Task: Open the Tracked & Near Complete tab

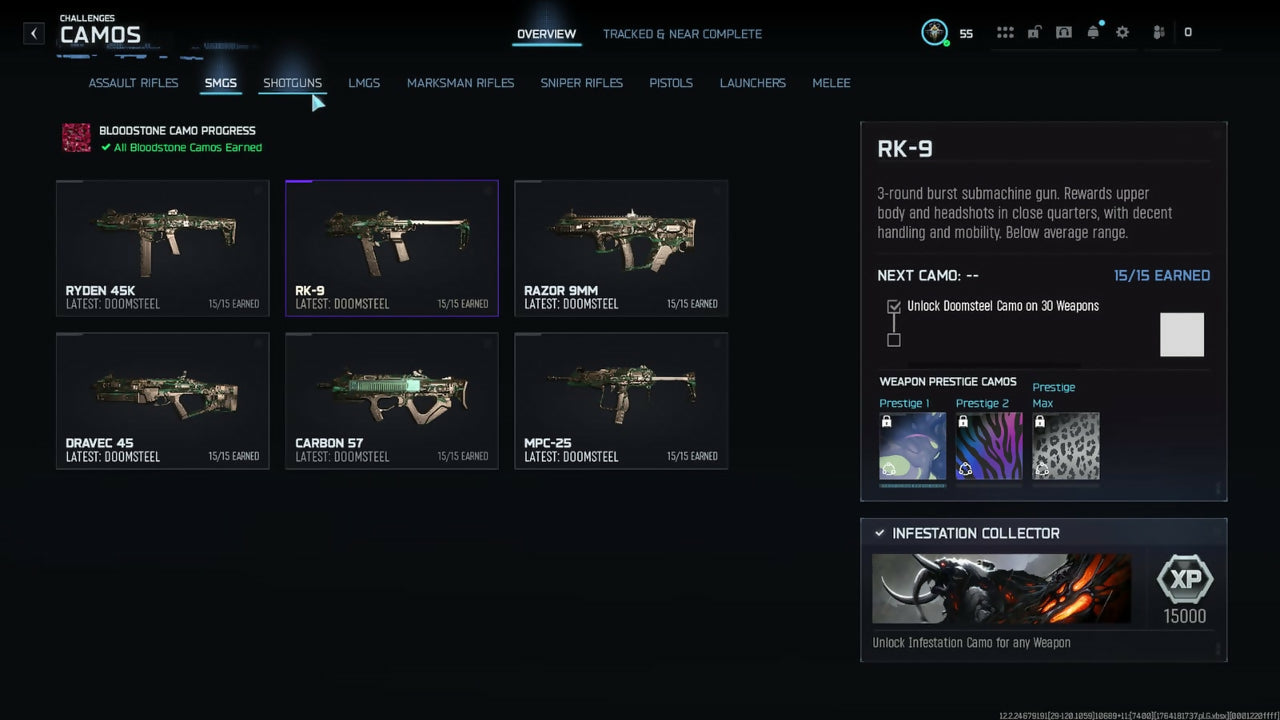Action: pos(682,34)
